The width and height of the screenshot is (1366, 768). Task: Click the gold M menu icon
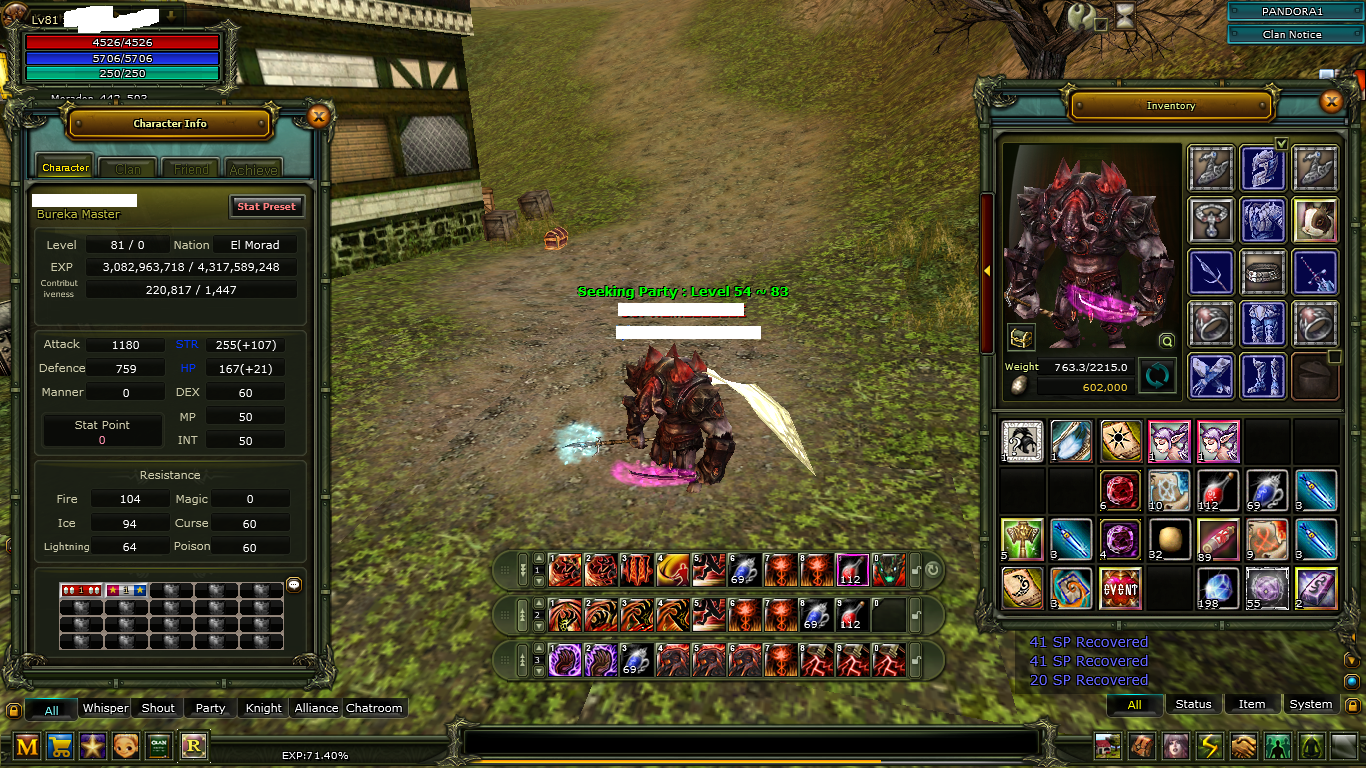tap(27, 745)
